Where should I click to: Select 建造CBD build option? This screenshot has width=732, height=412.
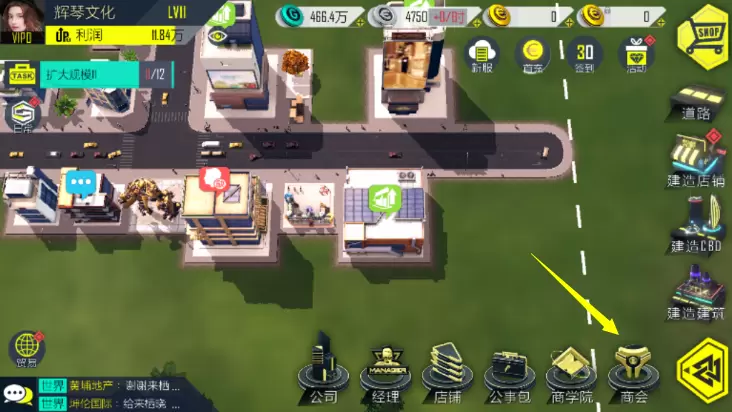698,225
